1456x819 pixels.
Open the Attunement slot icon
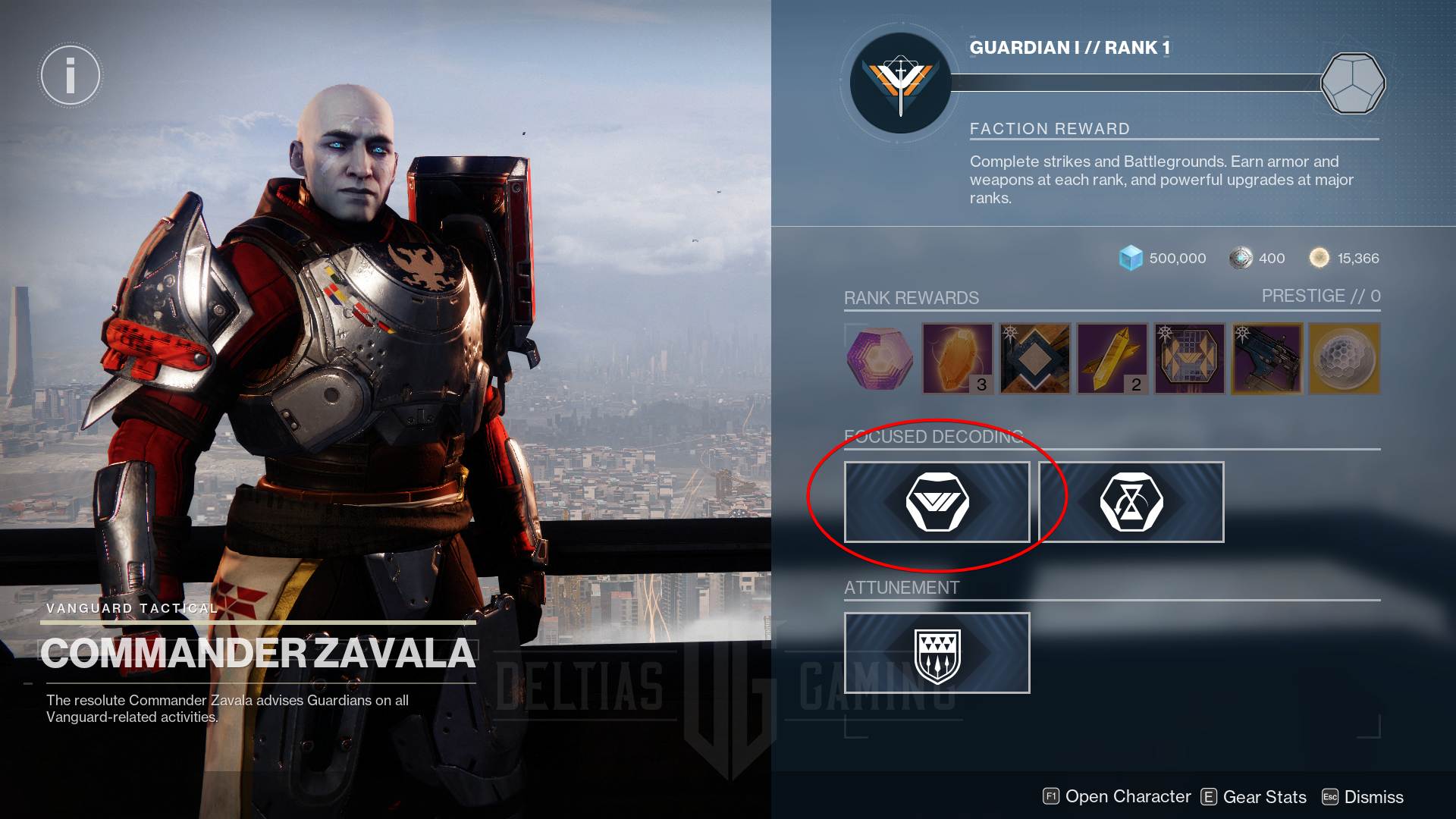[937, 654]
